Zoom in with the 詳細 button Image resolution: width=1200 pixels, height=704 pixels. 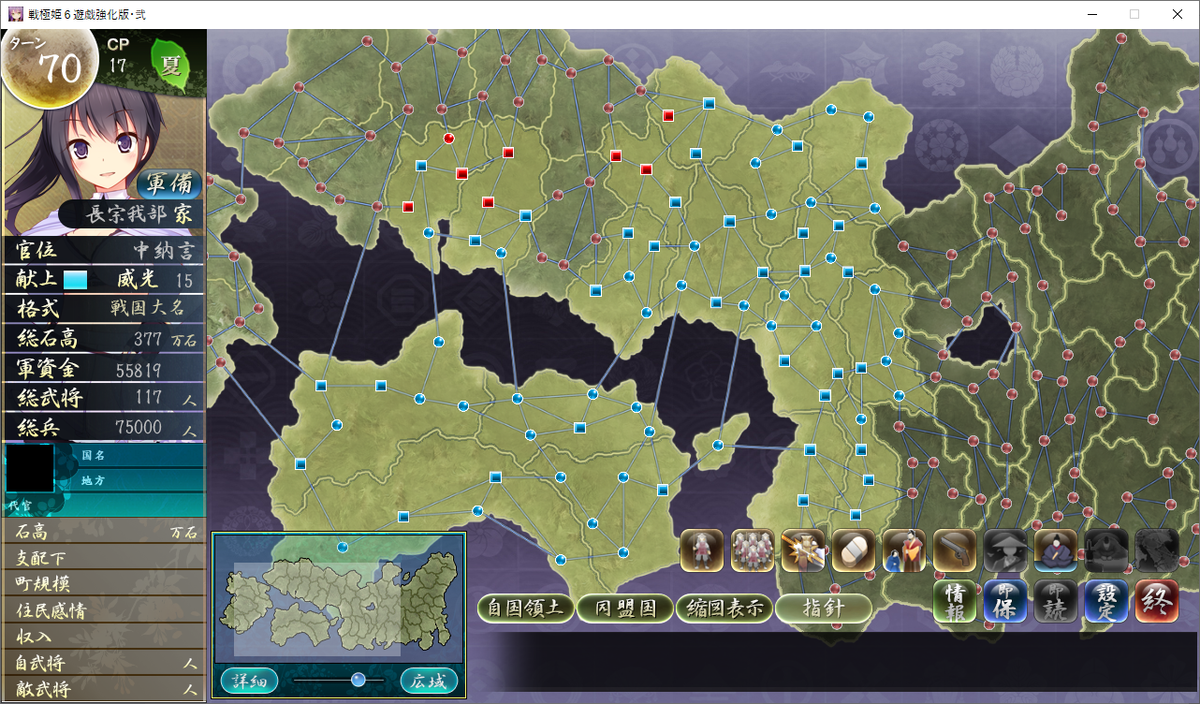click(x=250, y=681)
